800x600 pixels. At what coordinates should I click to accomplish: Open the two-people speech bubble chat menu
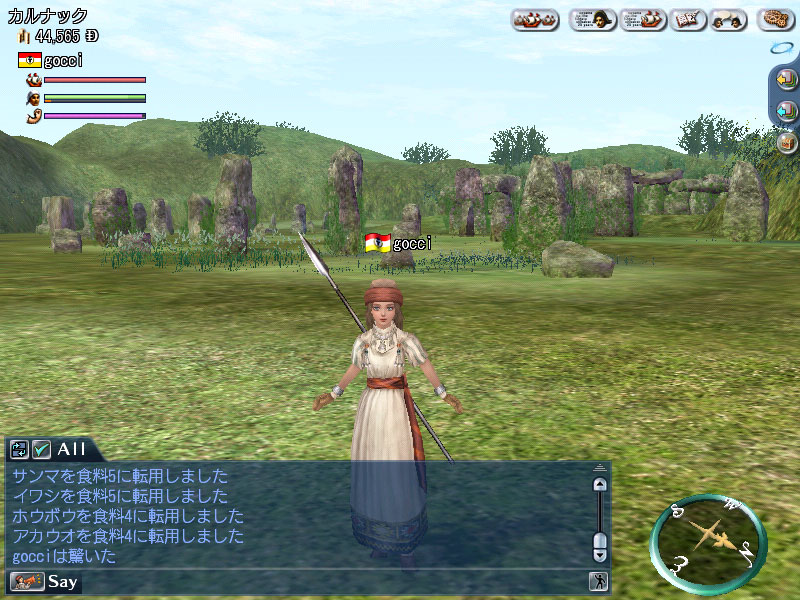[729, 19]
